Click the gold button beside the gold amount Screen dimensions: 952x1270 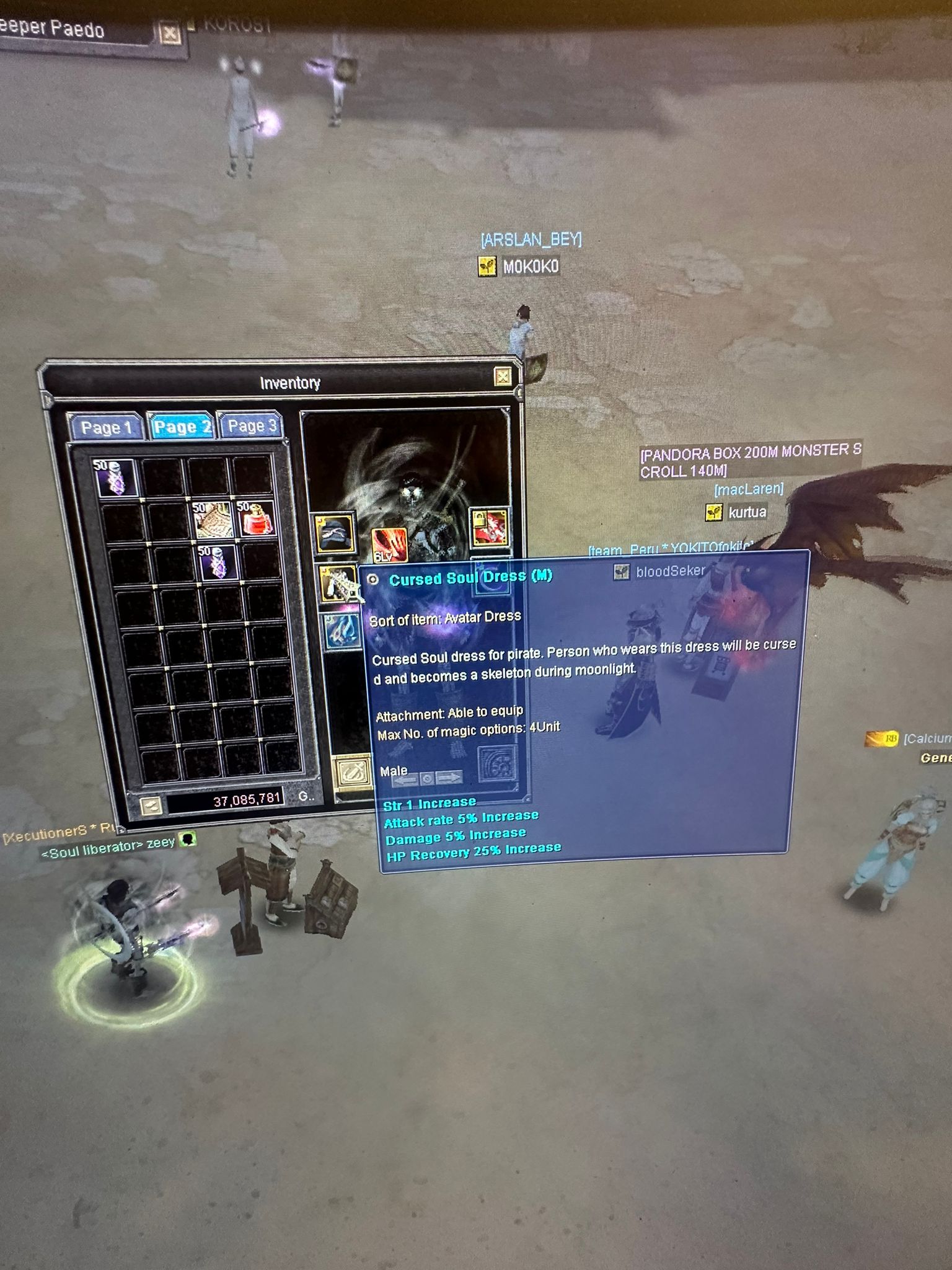150,805
